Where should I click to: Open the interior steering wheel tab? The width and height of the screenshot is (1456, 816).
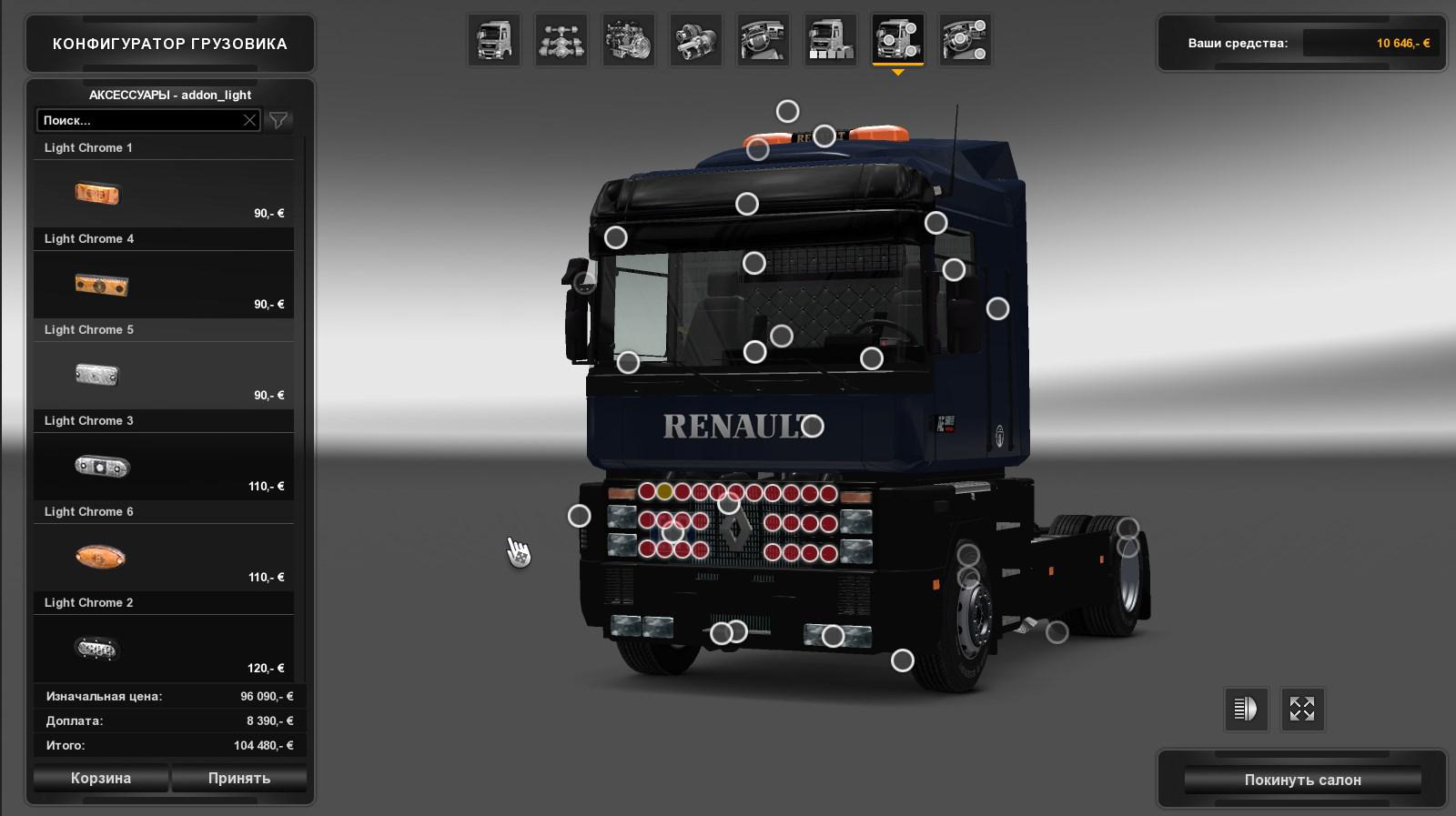[763, 40]
